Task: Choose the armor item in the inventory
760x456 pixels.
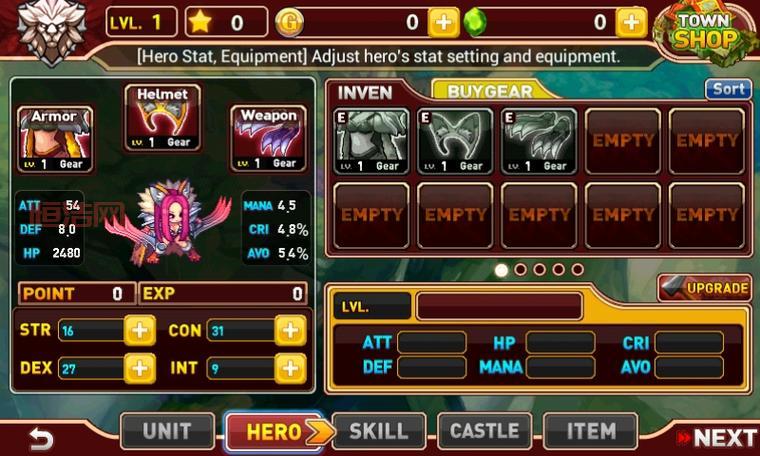Action: pyautogui.click(x=370, y=141)
